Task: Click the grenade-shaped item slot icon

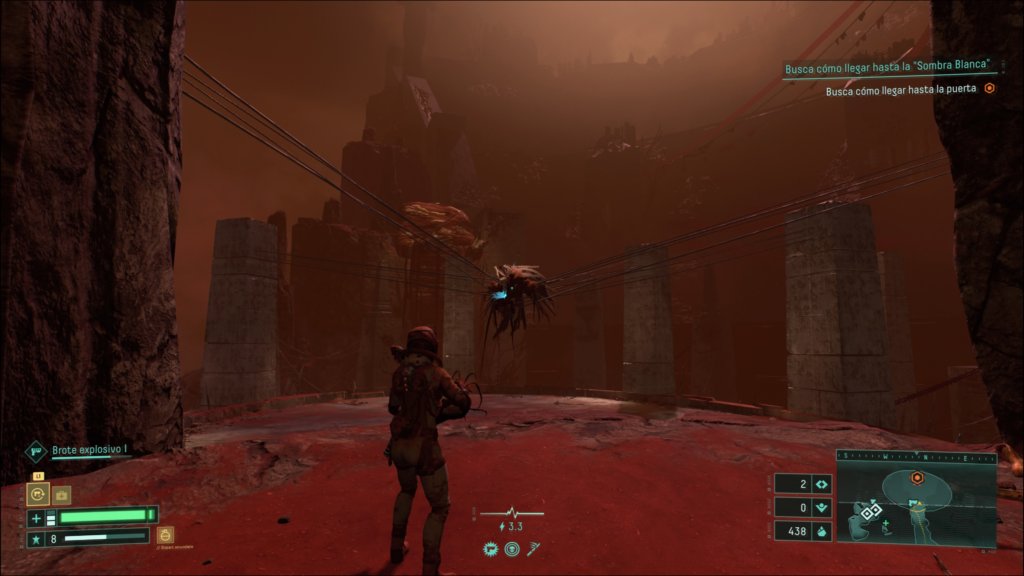Action: [166, 536]
